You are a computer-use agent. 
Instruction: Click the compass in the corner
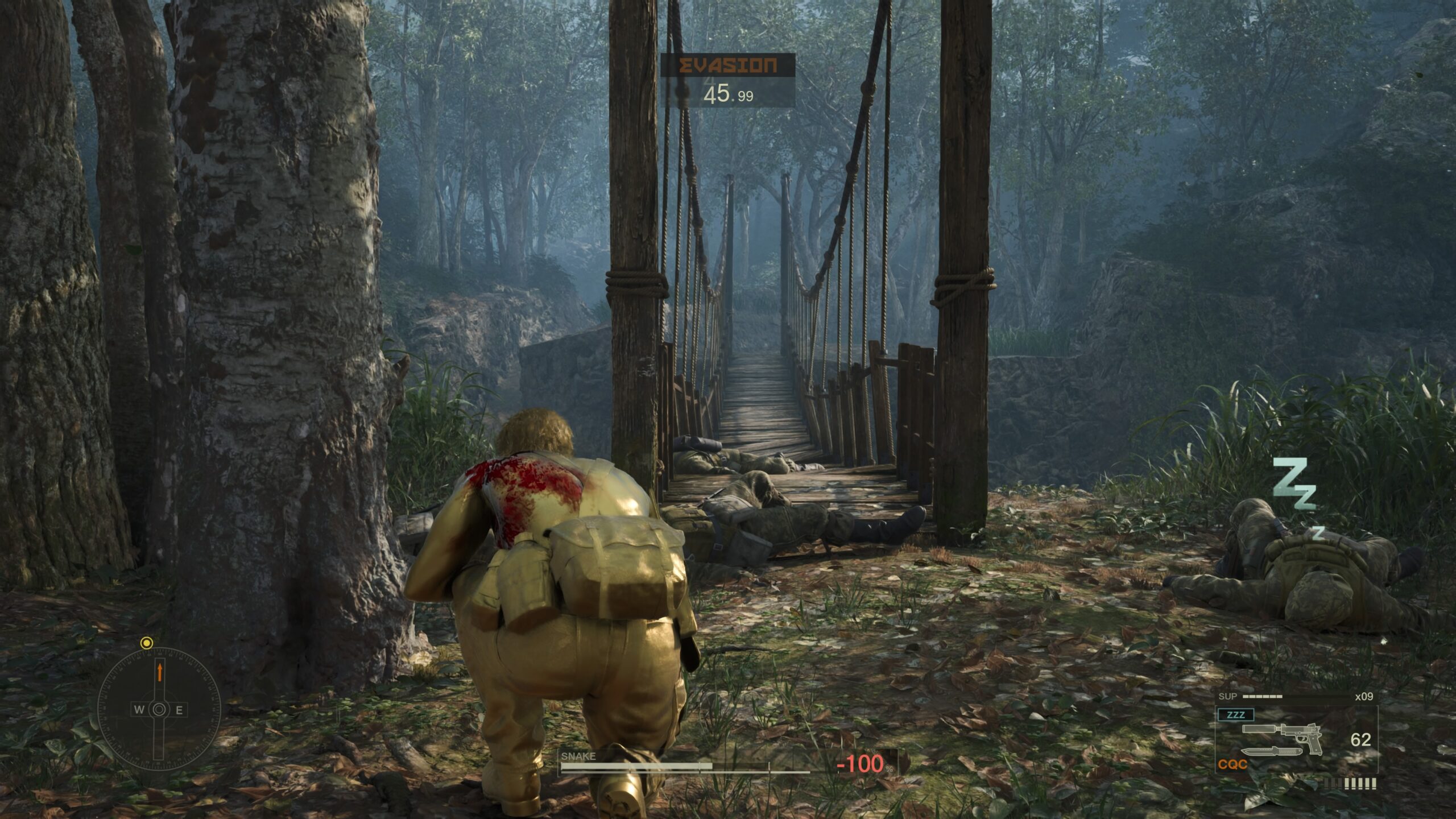pyautogui.click(x=159, y=709)
